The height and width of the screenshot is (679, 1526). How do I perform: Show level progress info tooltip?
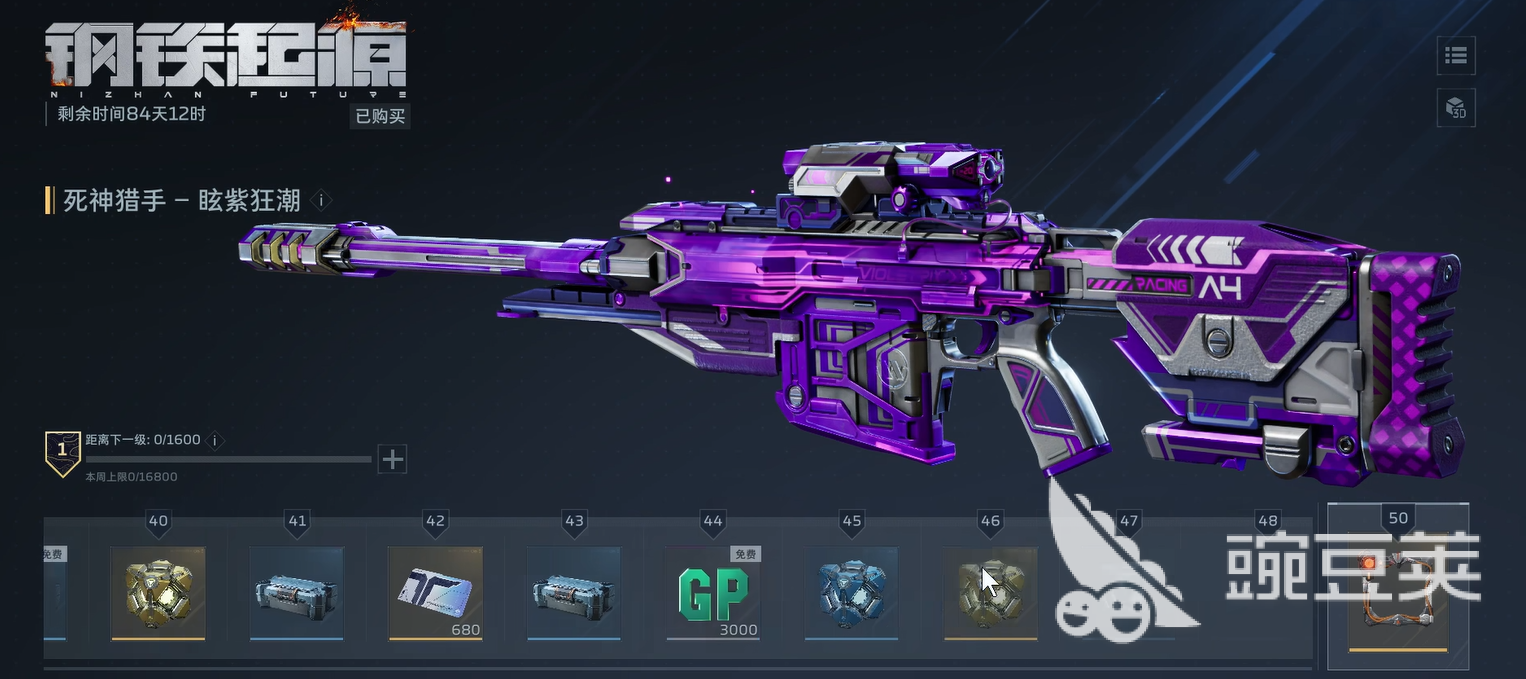pyautogui.click(x=215, y=440)
